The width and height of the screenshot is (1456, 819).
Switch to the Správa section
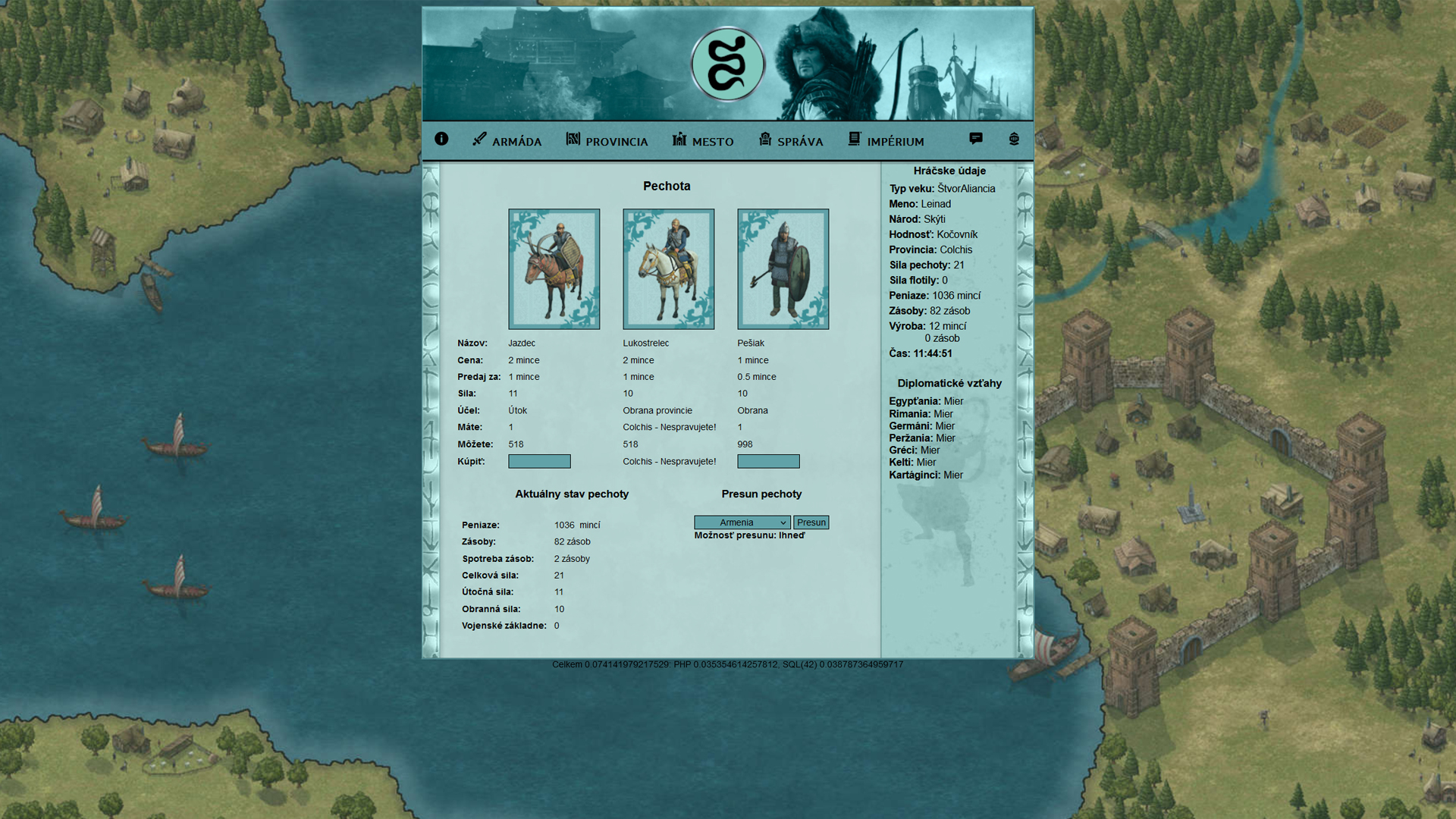point(791,141)
